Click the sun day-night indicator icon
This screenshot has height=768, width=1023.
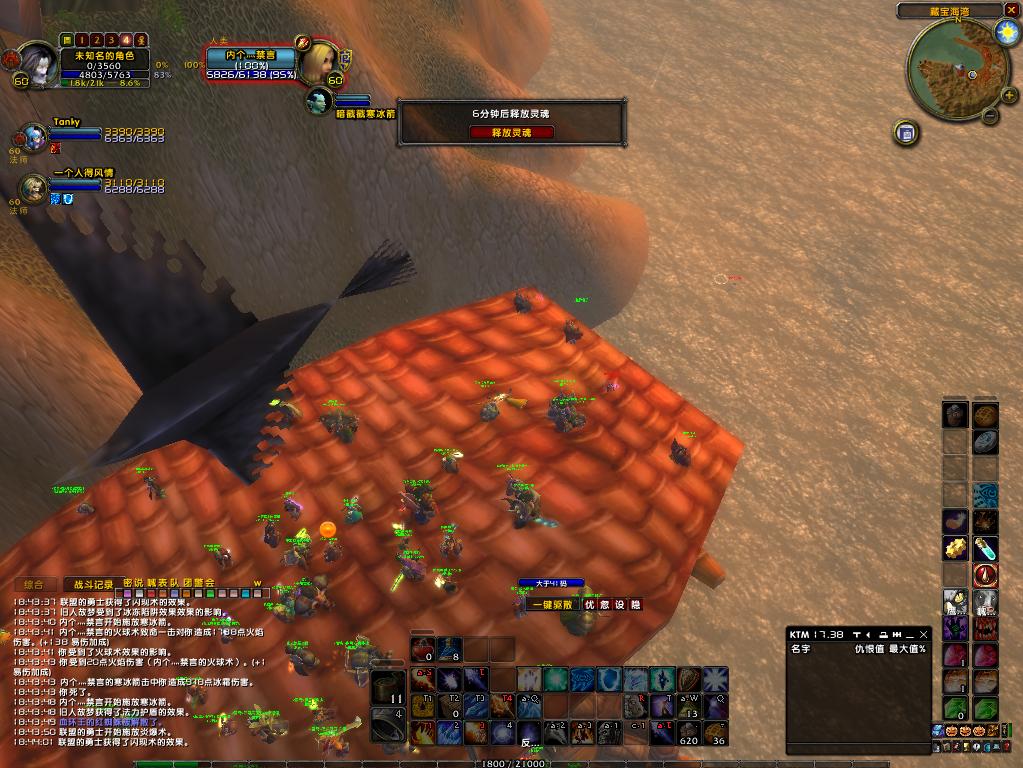(1006, 31)
